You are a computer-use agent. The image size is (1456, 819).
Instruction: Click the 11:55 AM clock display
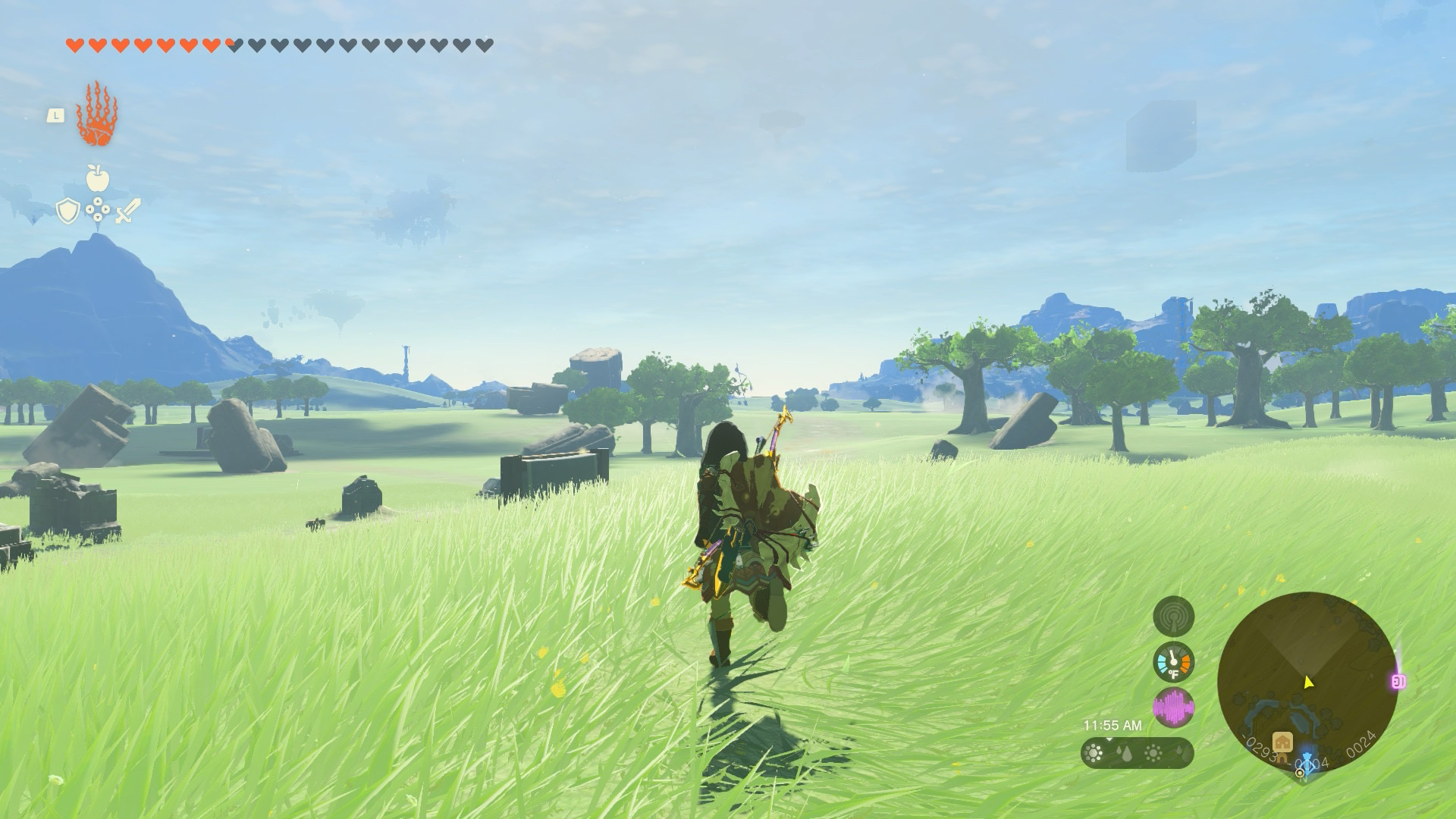[x=1113, y=725]
